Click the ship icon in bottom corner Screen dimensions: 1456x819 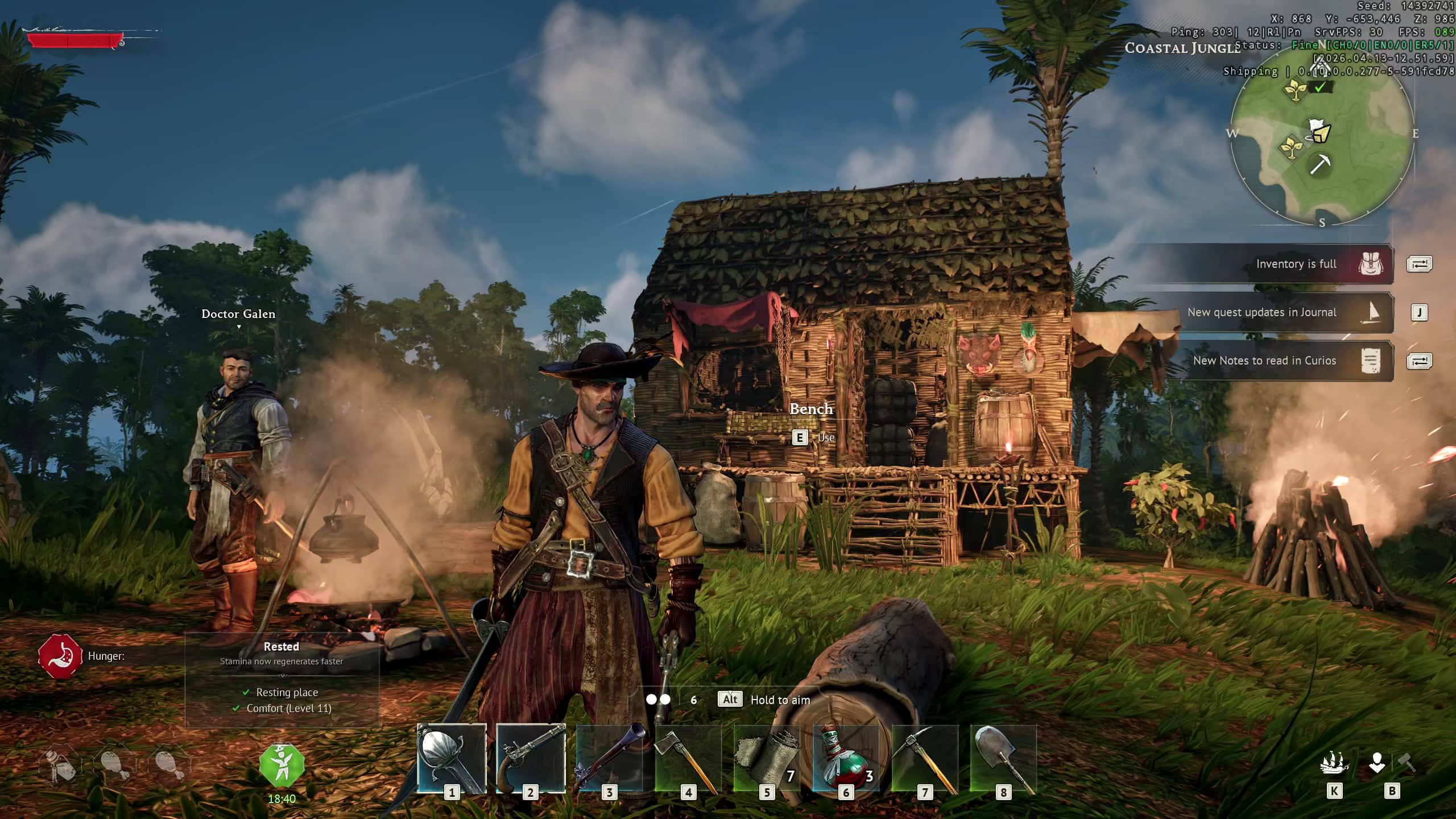point(1334,763)
